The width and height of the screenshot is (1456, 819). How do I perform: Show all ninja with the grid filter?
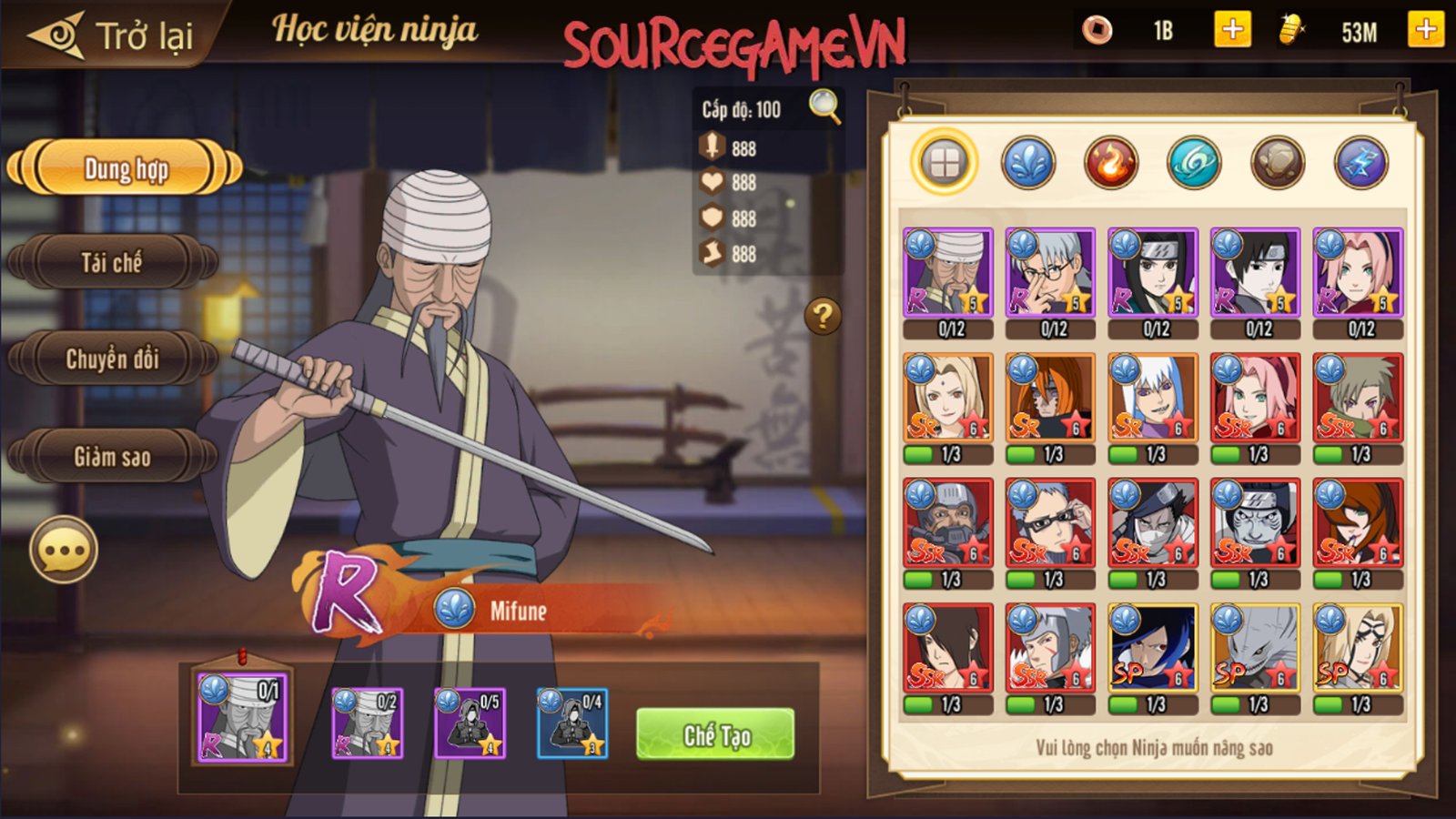tap(944, 164)
